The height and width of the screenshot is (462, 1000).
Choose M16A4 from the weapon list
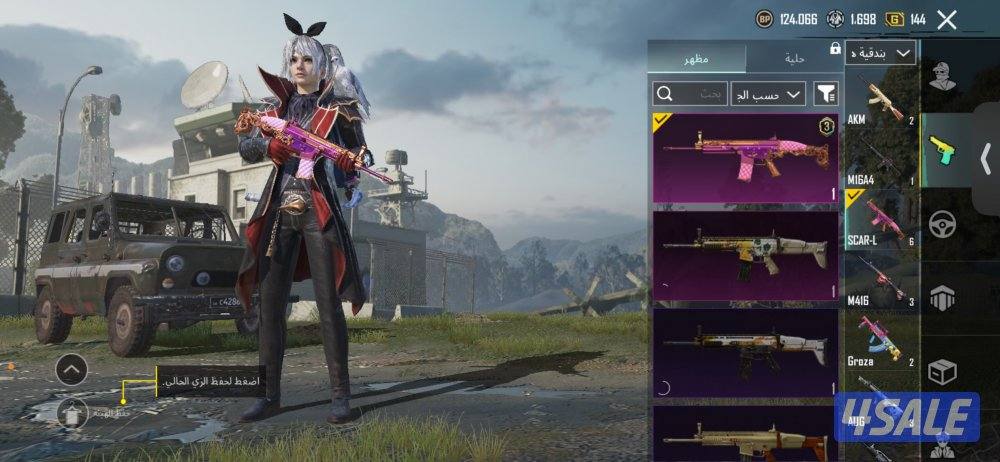pos(880,161)
